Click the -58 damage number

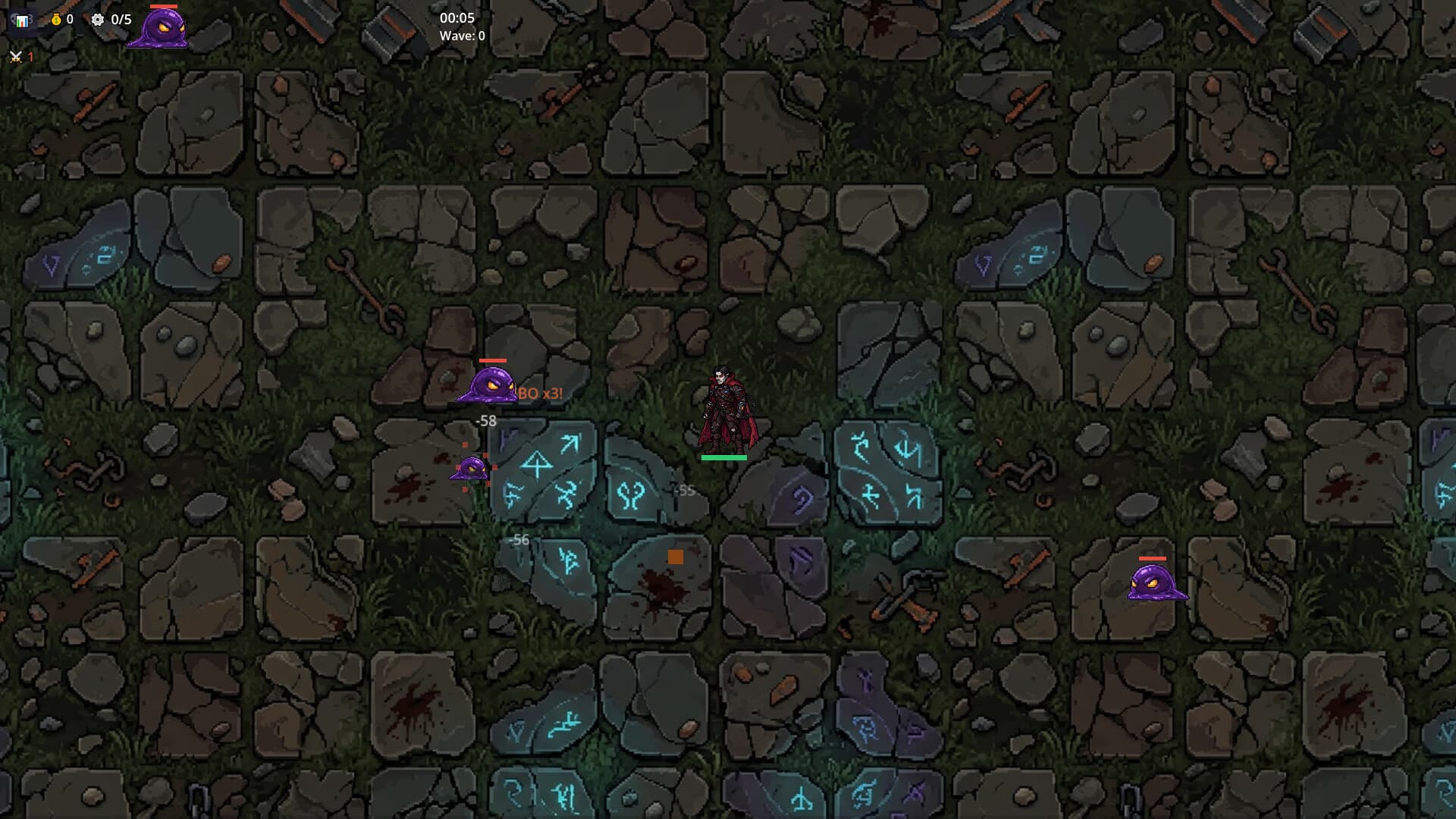tap(485, 419)
